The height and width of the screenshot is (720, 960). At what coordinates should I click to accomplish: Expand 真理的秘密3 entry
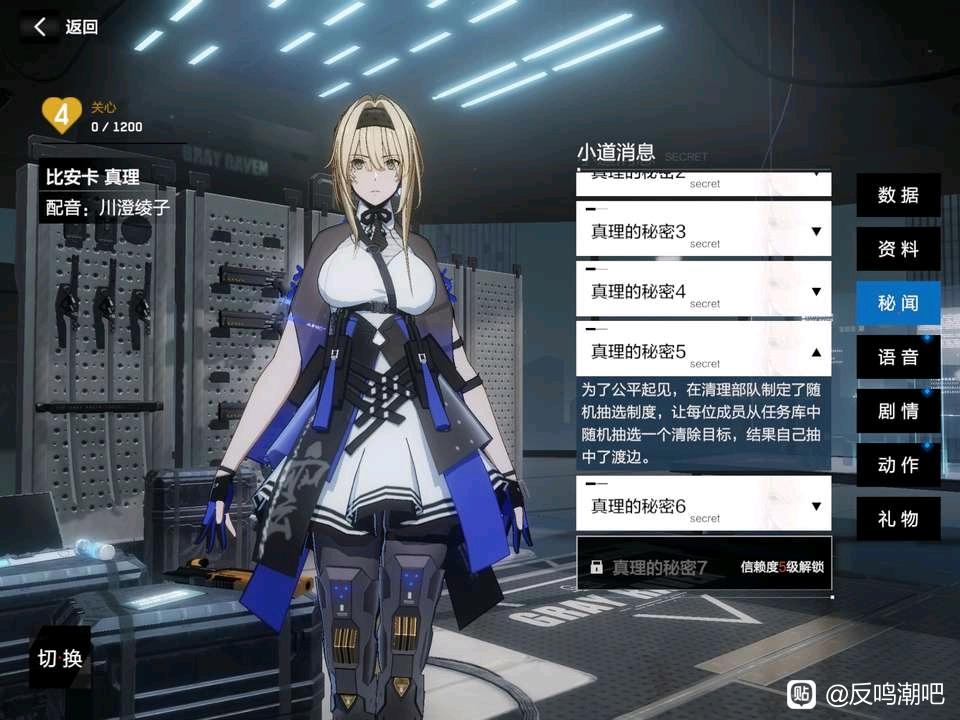[x=704, y=231]
